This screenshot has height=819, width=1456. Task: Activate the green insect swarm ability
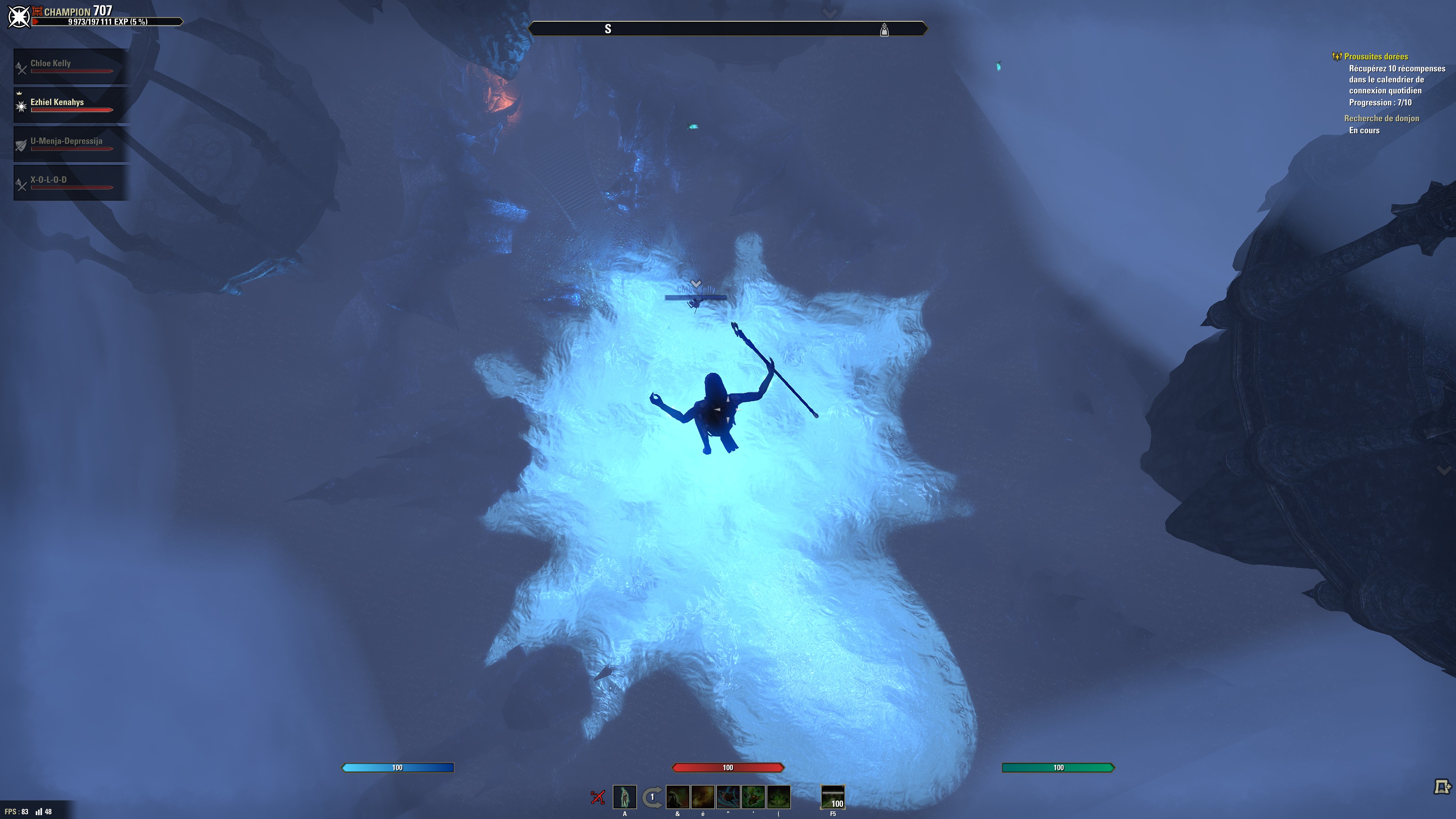[753, 797]
